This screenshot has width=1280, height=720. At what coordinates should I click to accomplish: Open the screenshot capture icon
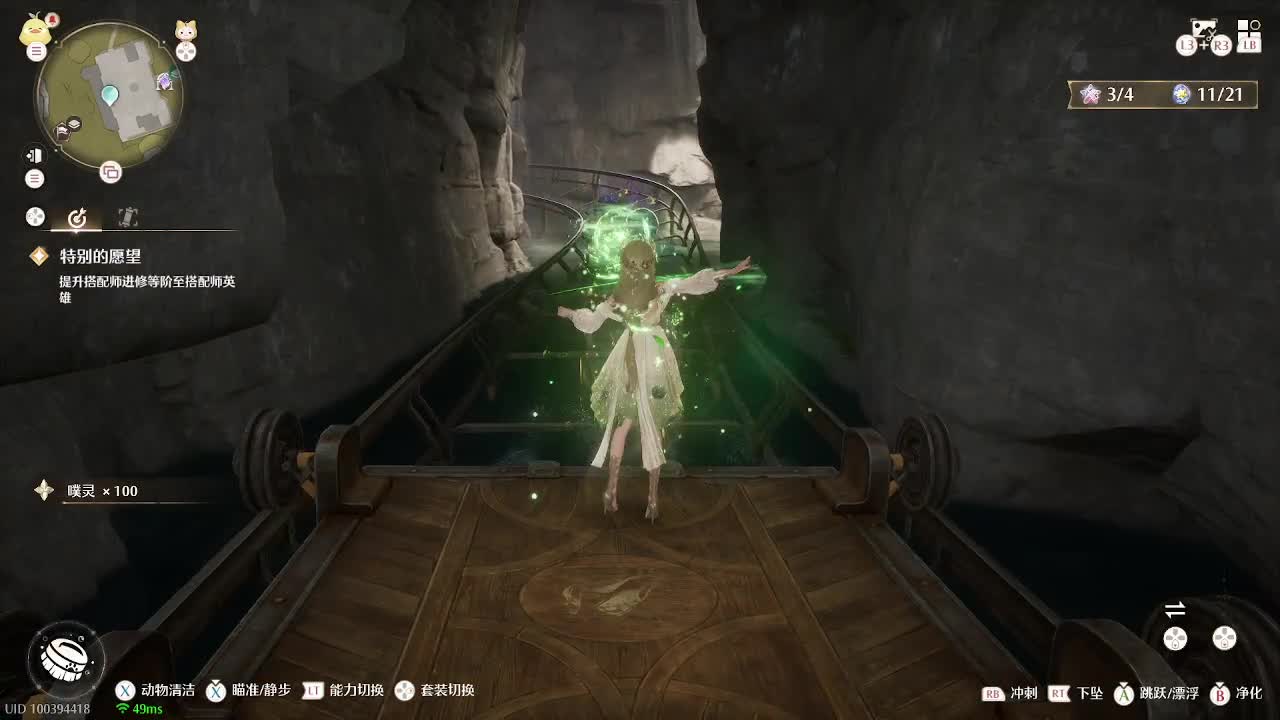pos(1203,29)
